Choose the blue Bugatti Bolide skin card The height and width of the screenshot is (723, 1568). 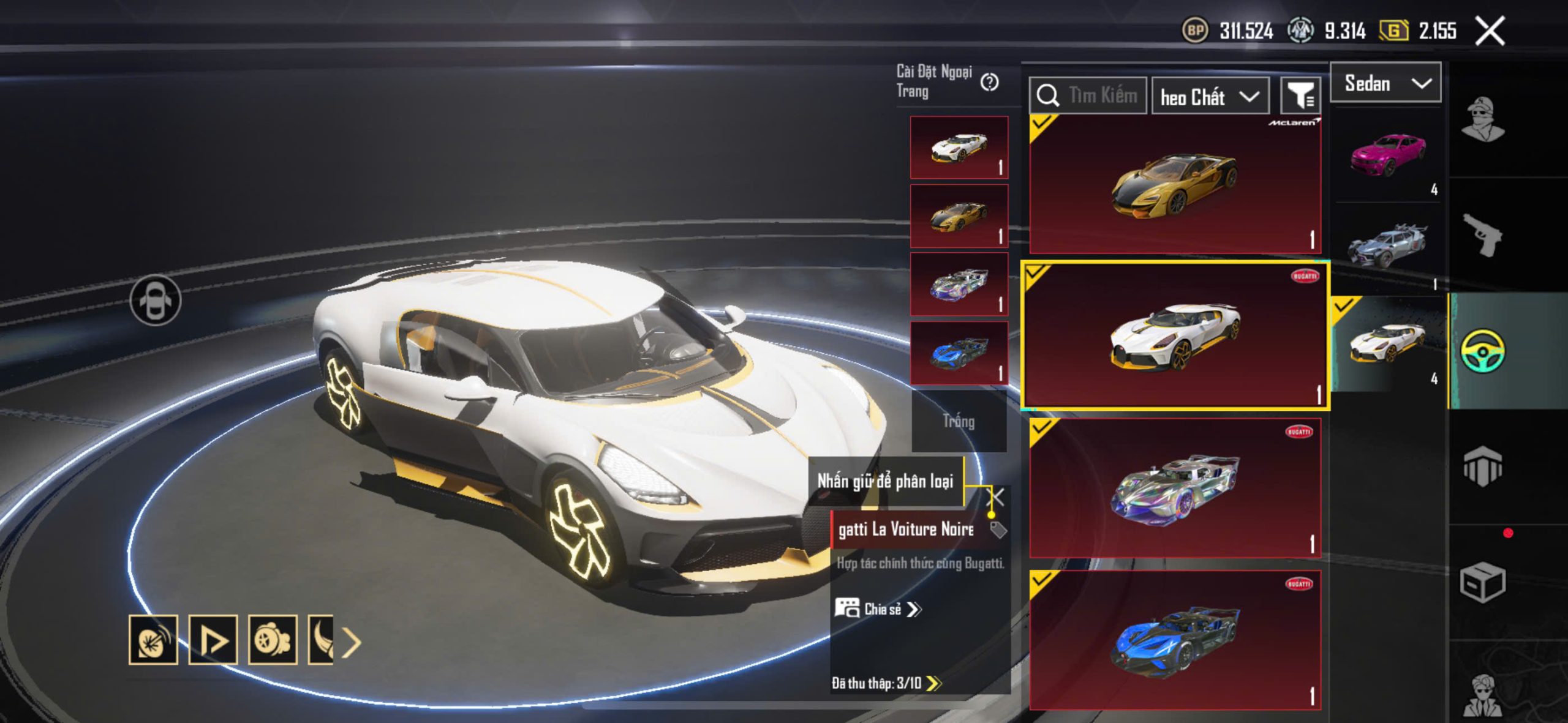(x=1175, y=640)
